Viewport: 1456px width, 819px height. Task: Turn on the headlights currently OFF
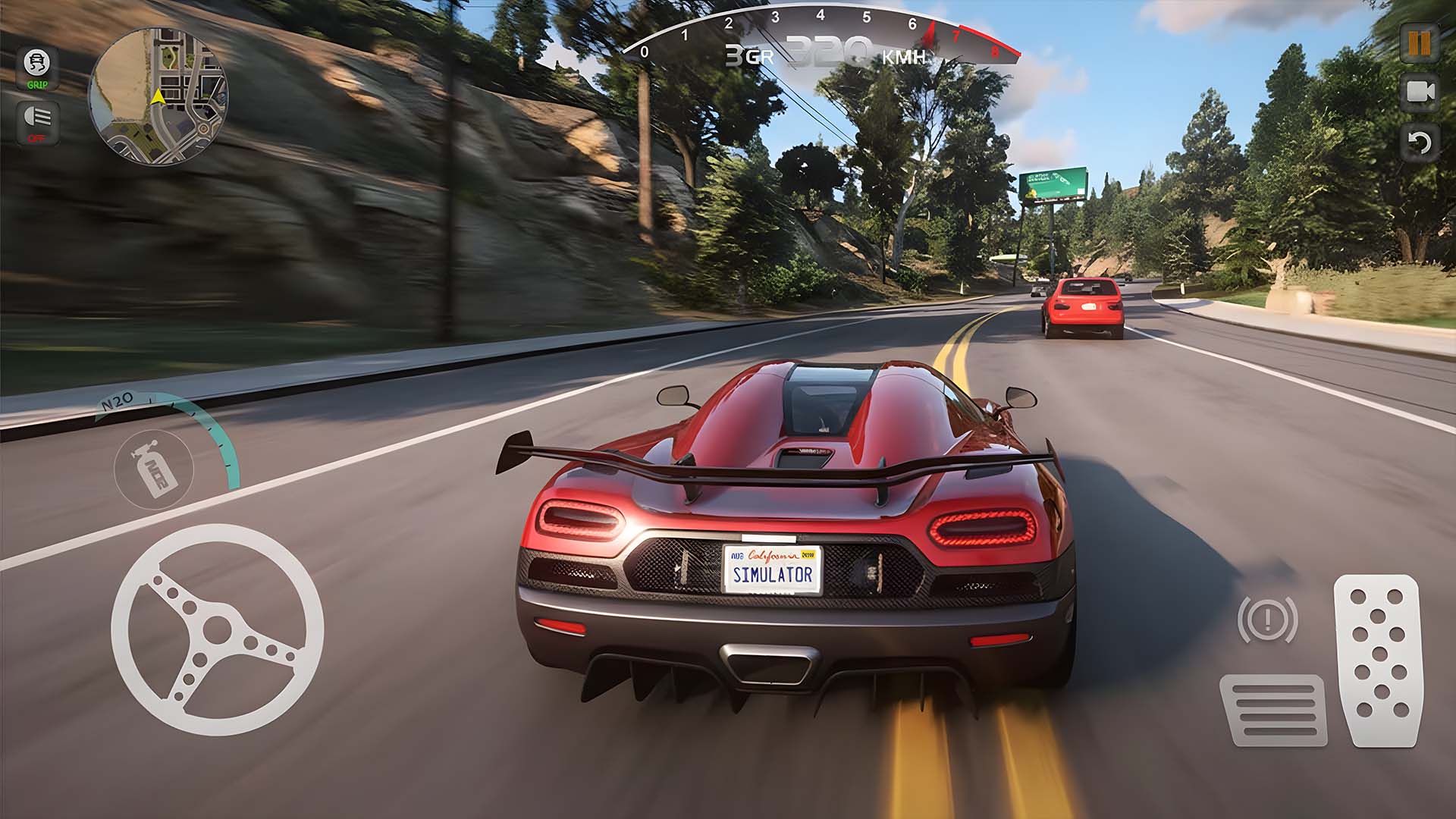point(36,121)
